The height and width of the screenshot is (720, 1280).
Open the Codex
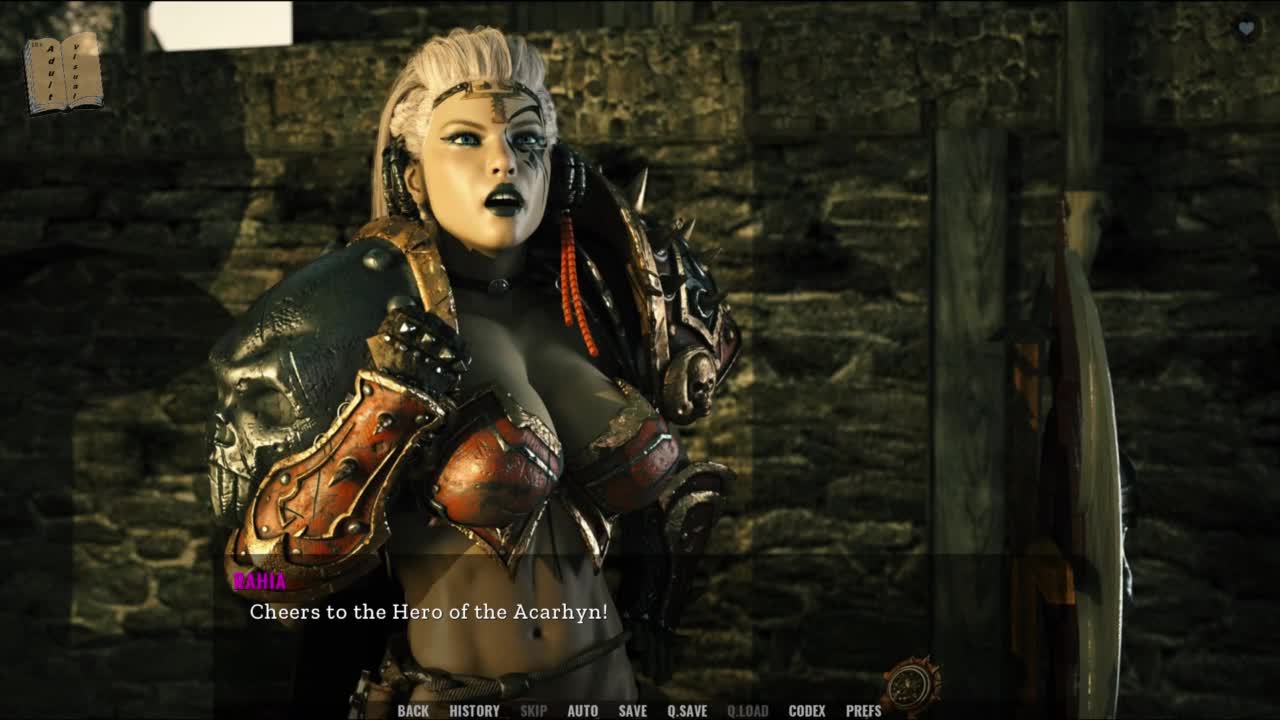(806, 711)
